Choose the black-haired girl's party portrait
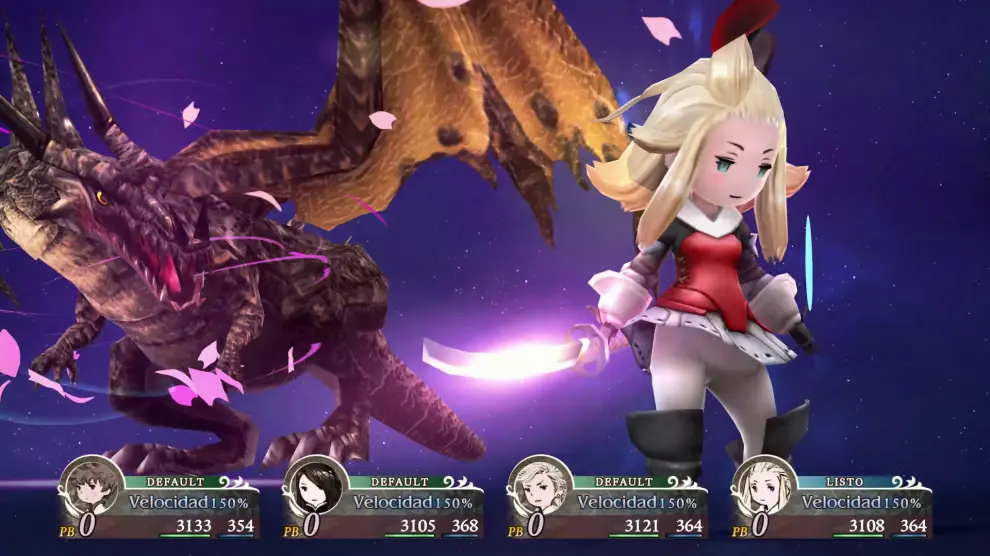990x556 pixels. [x=316, y=487]
